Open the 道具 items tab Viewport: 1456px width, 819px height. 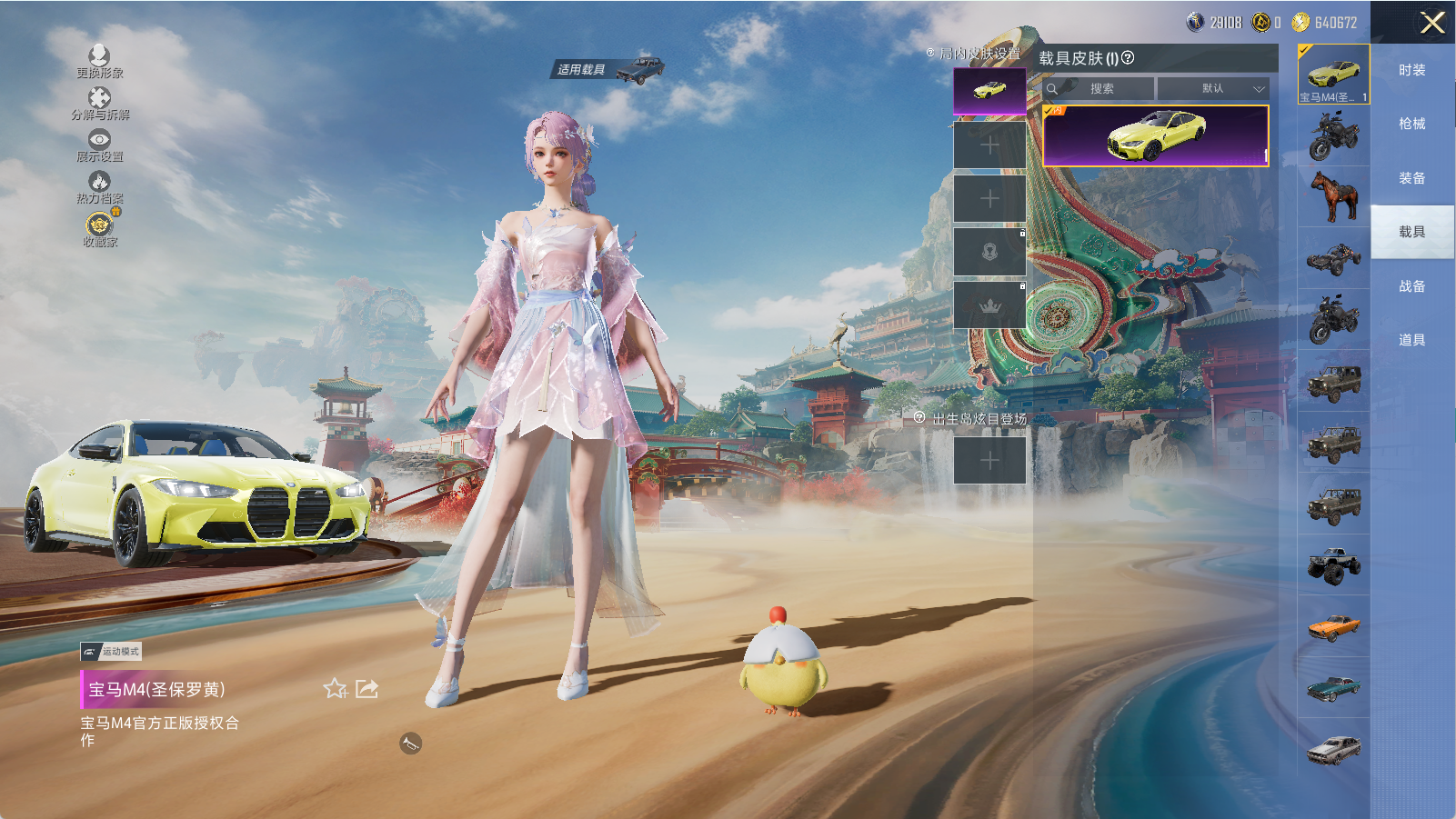[x=1411, y=340]
